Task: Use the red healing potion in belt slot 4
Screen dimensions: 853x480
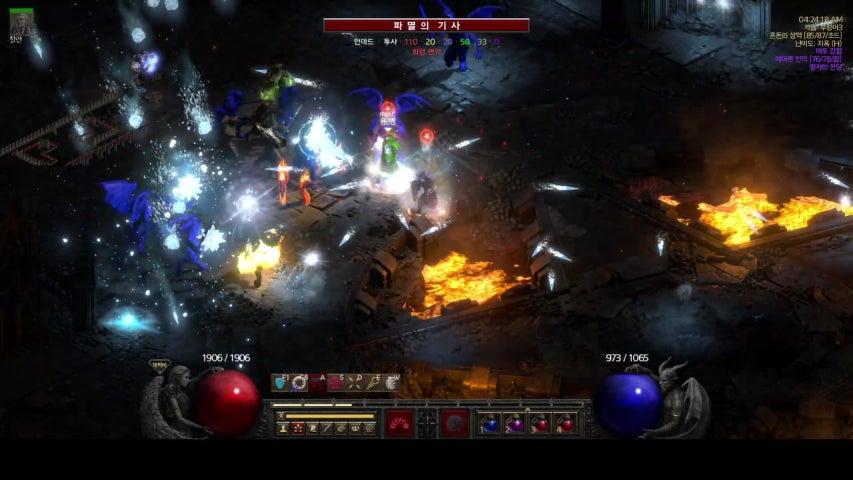Action: click(566, 423)
